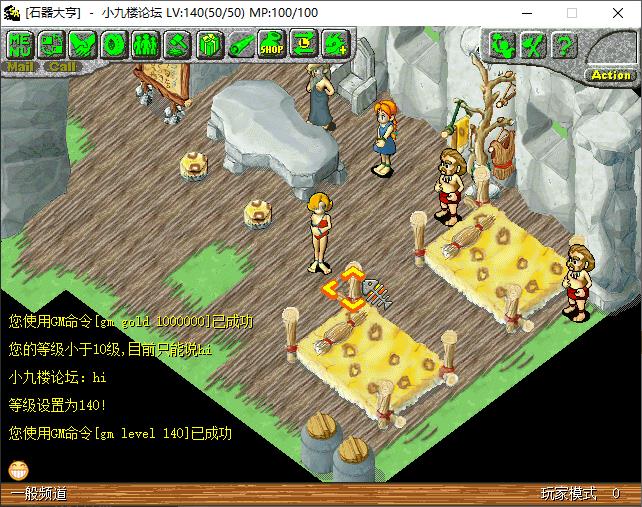Minimize the game window

(x=526, y=13)
